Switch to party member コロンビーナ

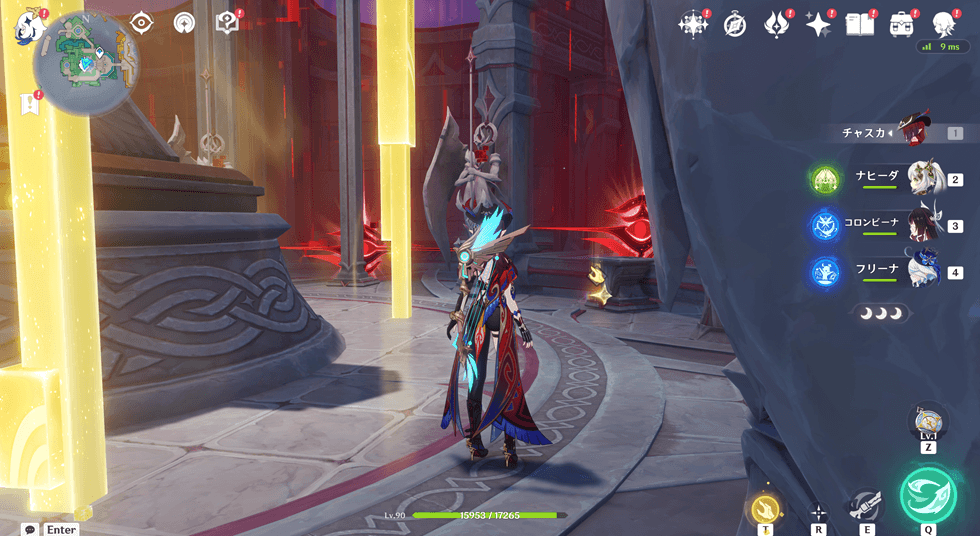pyautogui.click(x=925, y=225)
